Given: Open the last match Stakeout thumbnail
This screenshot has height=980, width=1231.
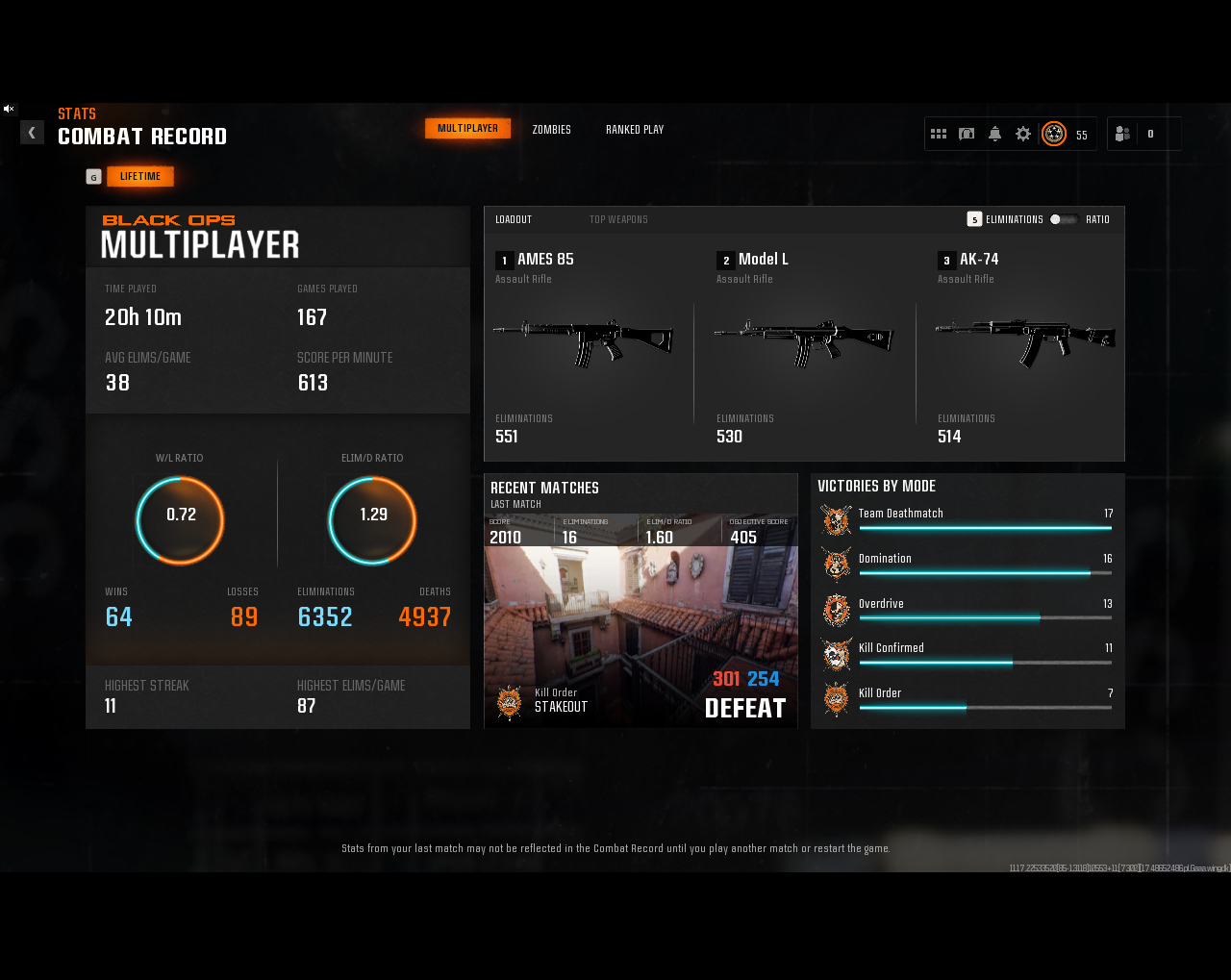Looking at the screenshot, I should (x=641, y=635).
